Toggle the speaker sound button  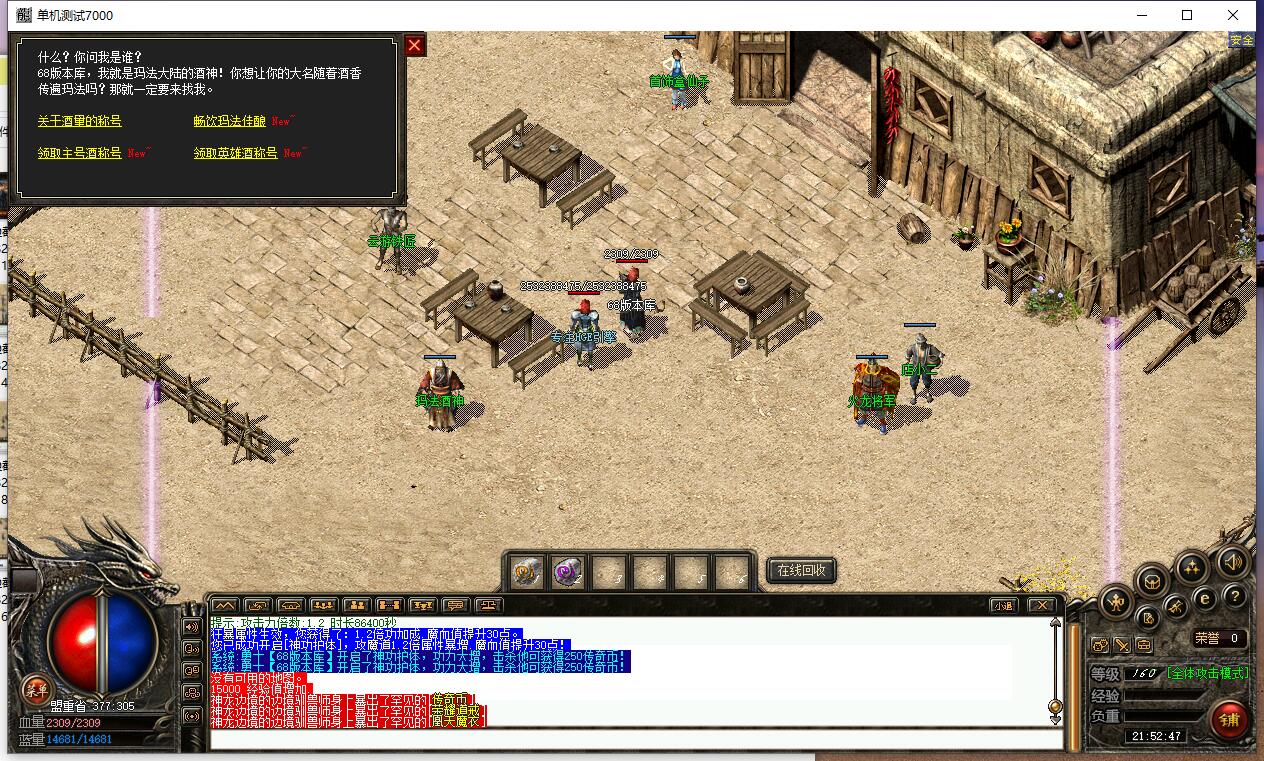coord(1232,564)
